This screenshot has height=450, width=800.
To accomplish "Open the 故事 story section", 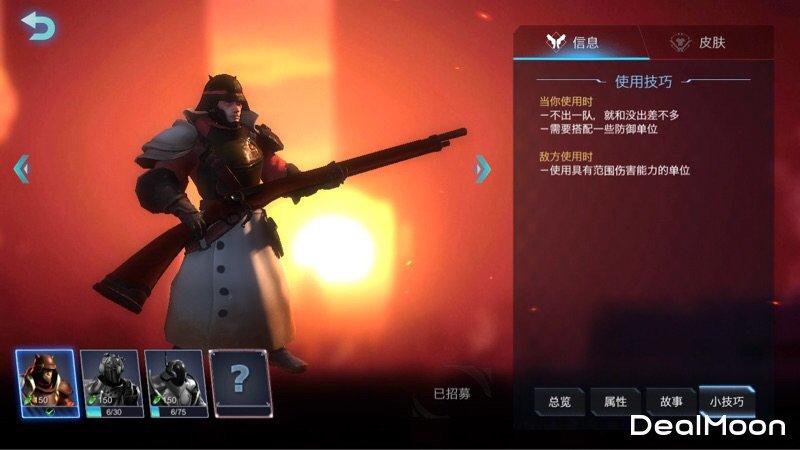I will click(x=670, y=401).
